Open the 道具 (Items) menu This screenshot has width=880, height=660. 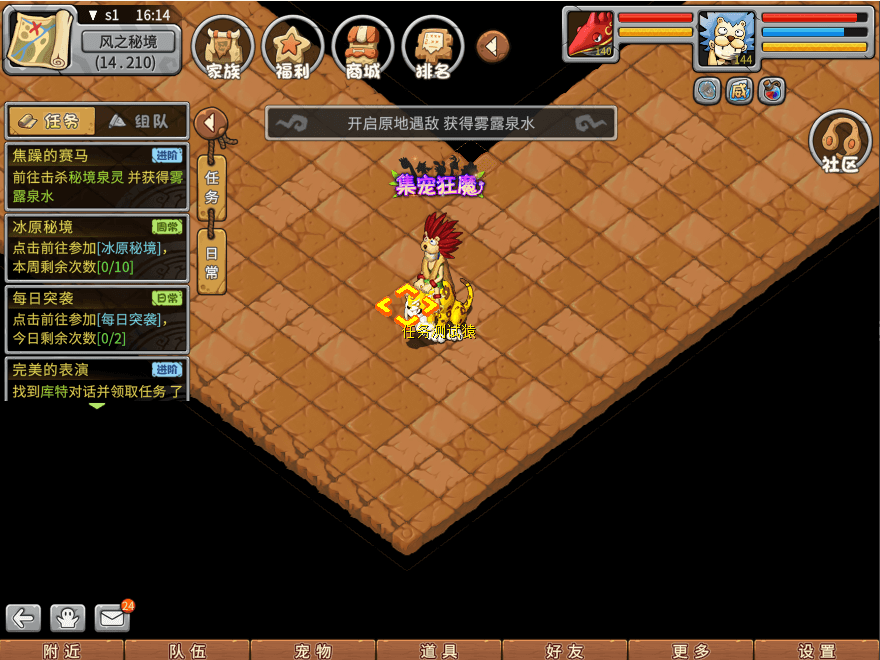coord(439,650)
